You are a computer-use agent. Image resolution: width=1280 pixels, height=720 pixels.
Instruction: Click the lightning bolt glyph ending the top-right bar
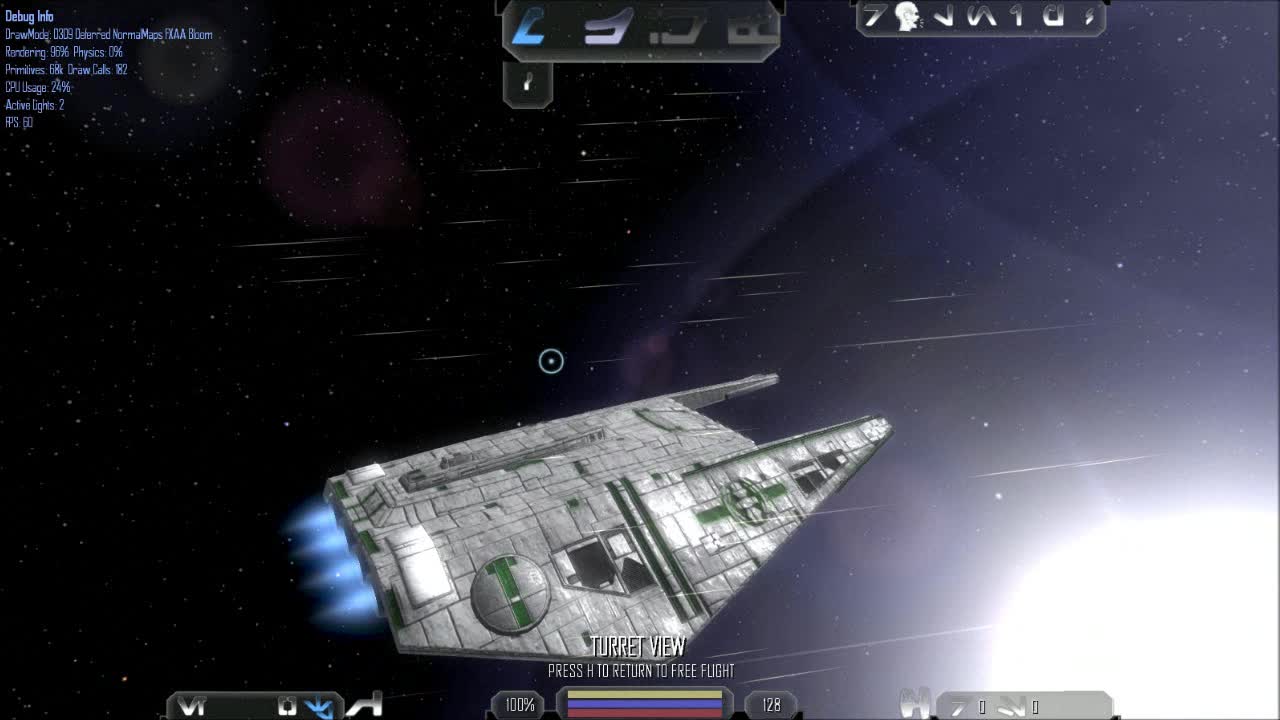click(x=1087, y=18)
